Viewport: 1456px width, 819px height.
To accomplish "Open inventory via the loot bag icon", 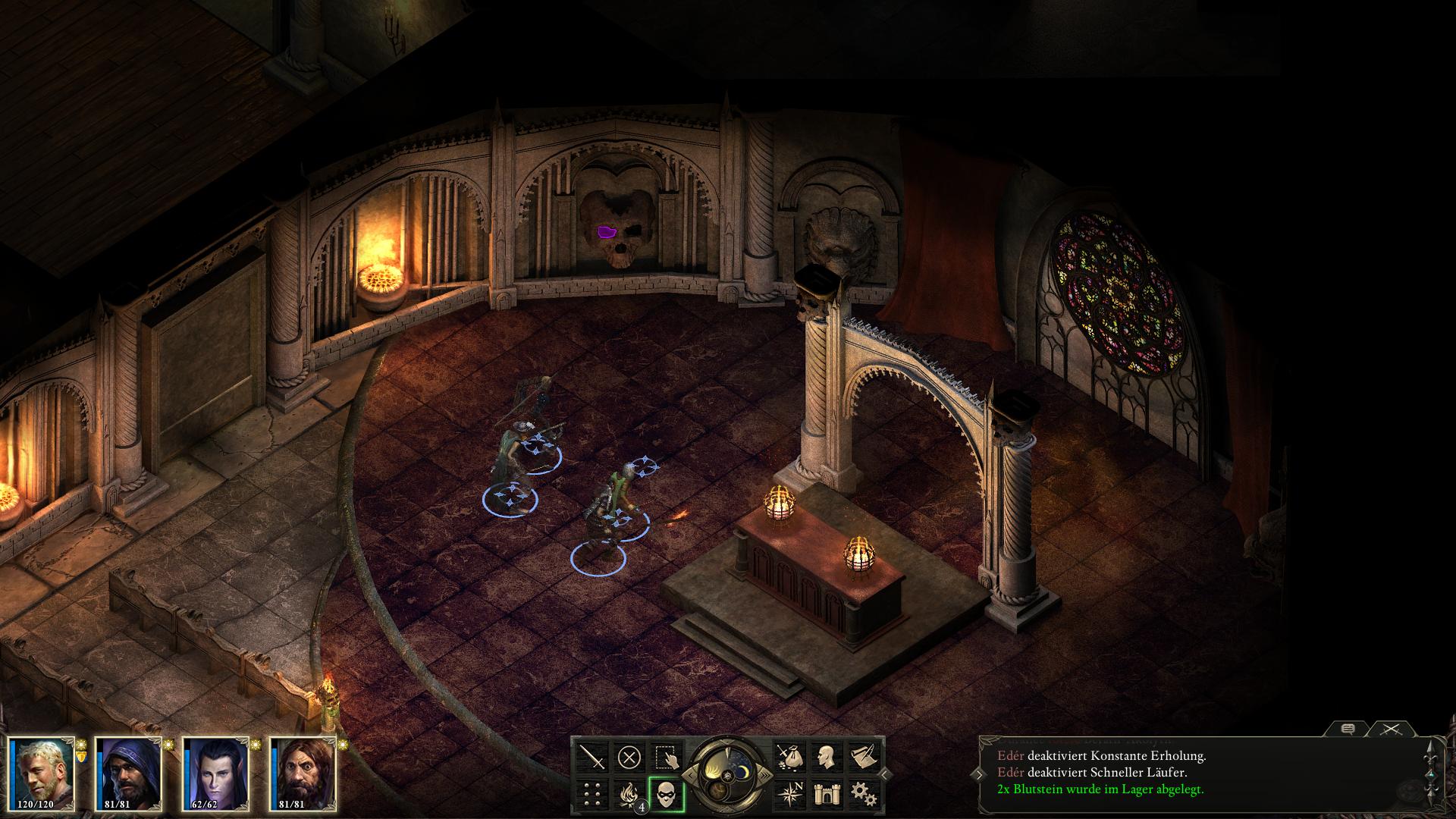I will click(789, 757).
